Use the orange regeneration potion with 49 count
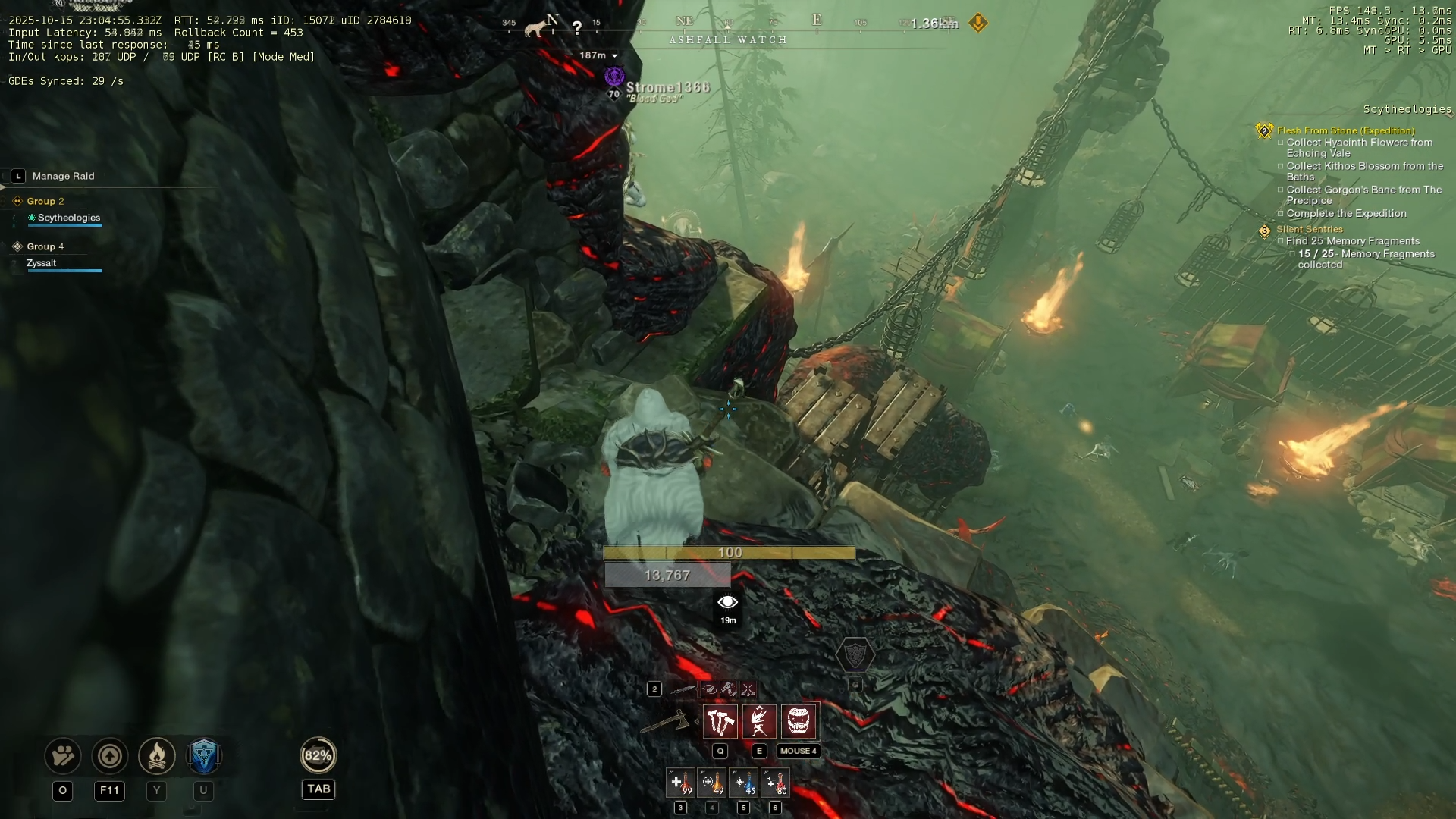Screen dimensions: 1456x819 point(712,783)
